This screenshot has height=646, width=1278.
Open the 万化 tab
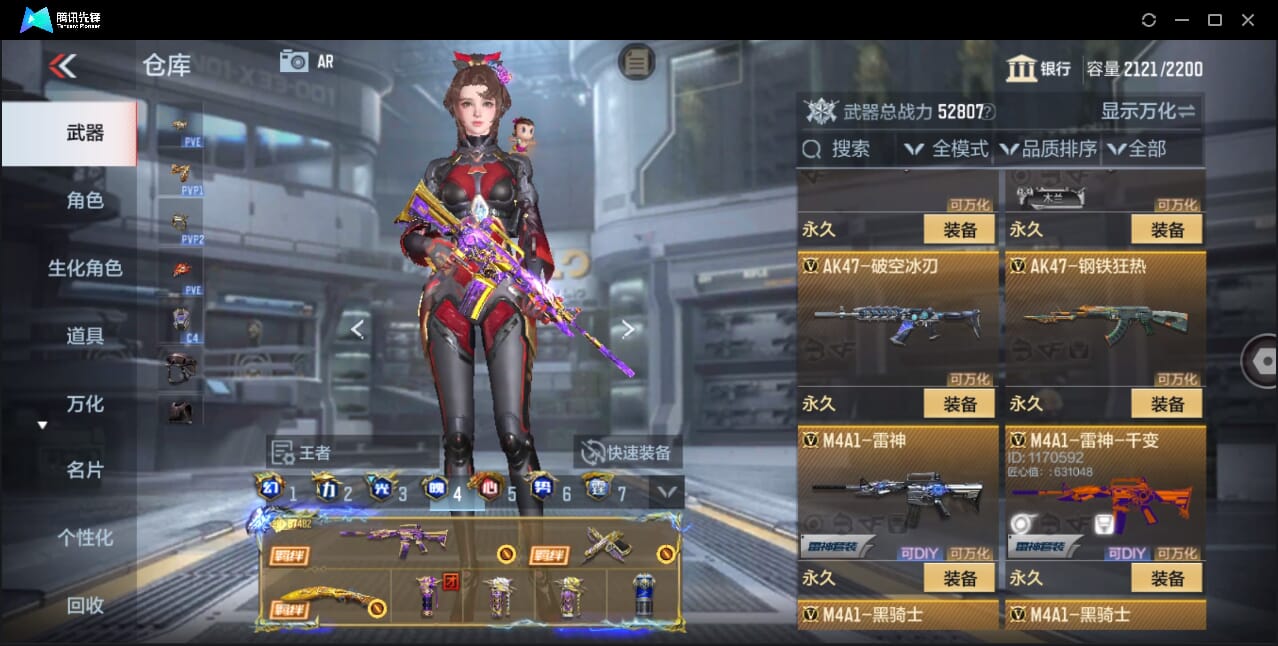84,404
